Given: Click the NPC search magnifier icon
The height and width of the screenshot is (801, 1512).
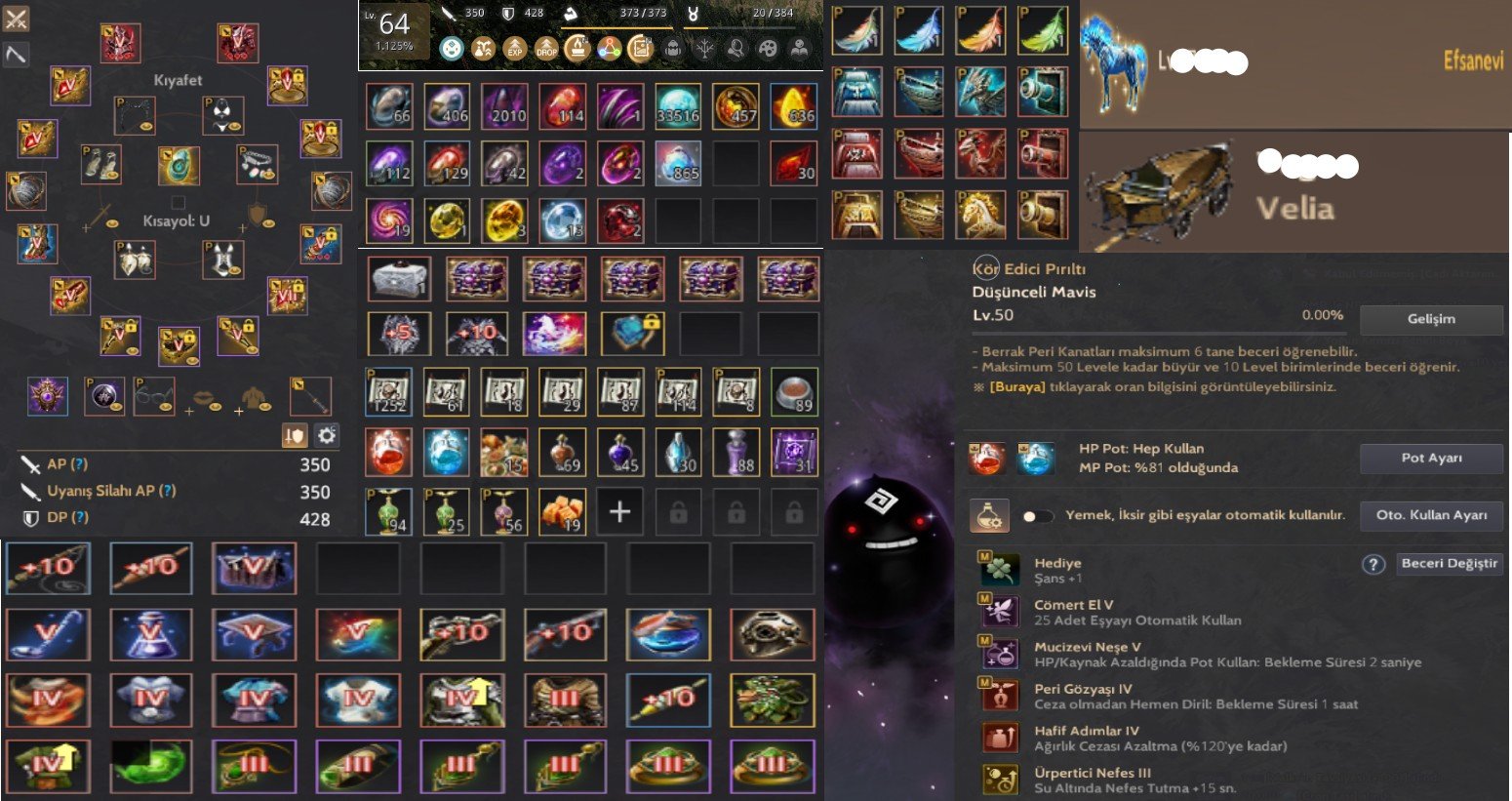Looking at the screenshot, I should click(x=735, y=47).
